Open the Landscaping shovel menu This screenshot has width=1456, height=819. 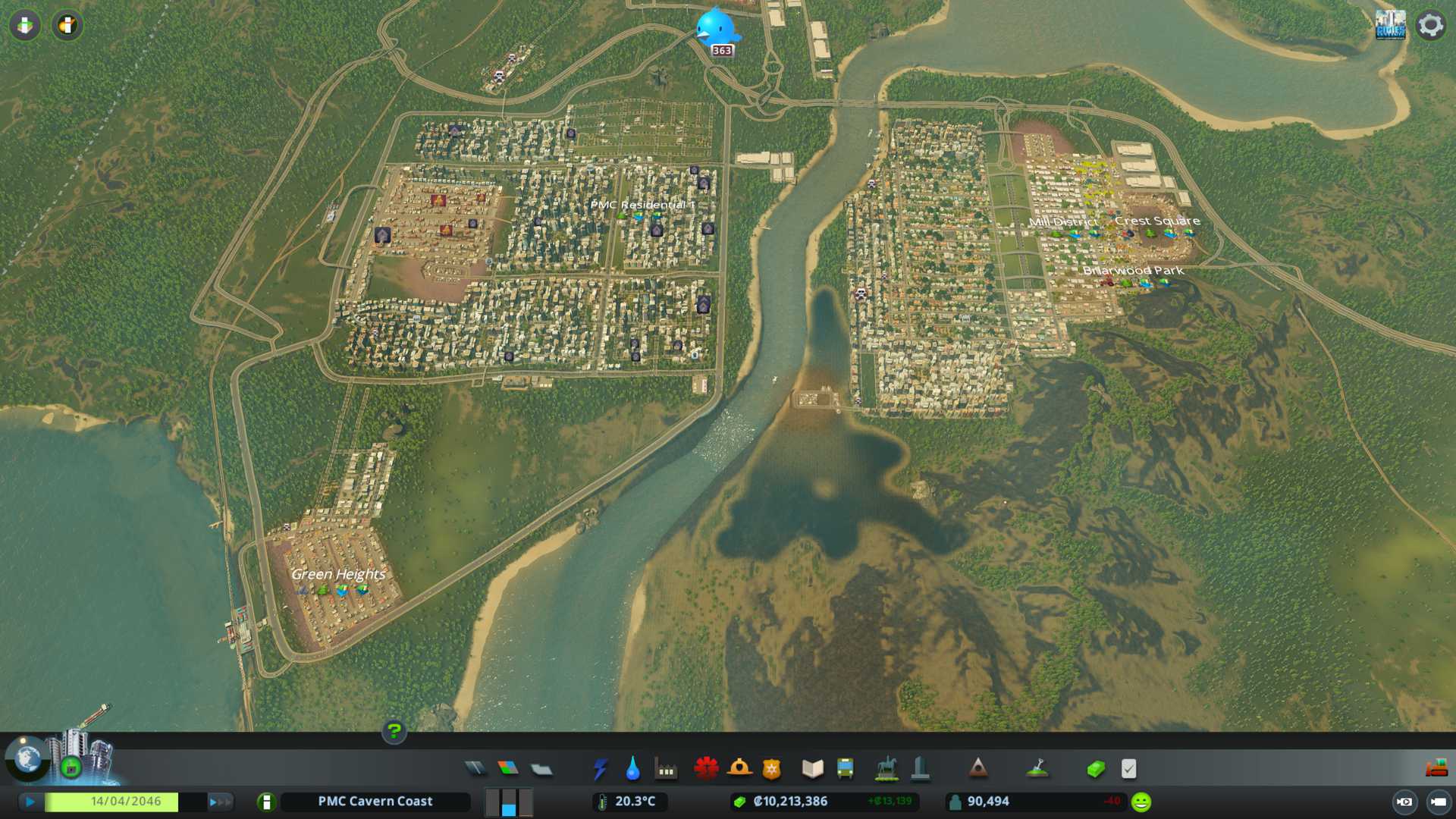pos(1037,769)
